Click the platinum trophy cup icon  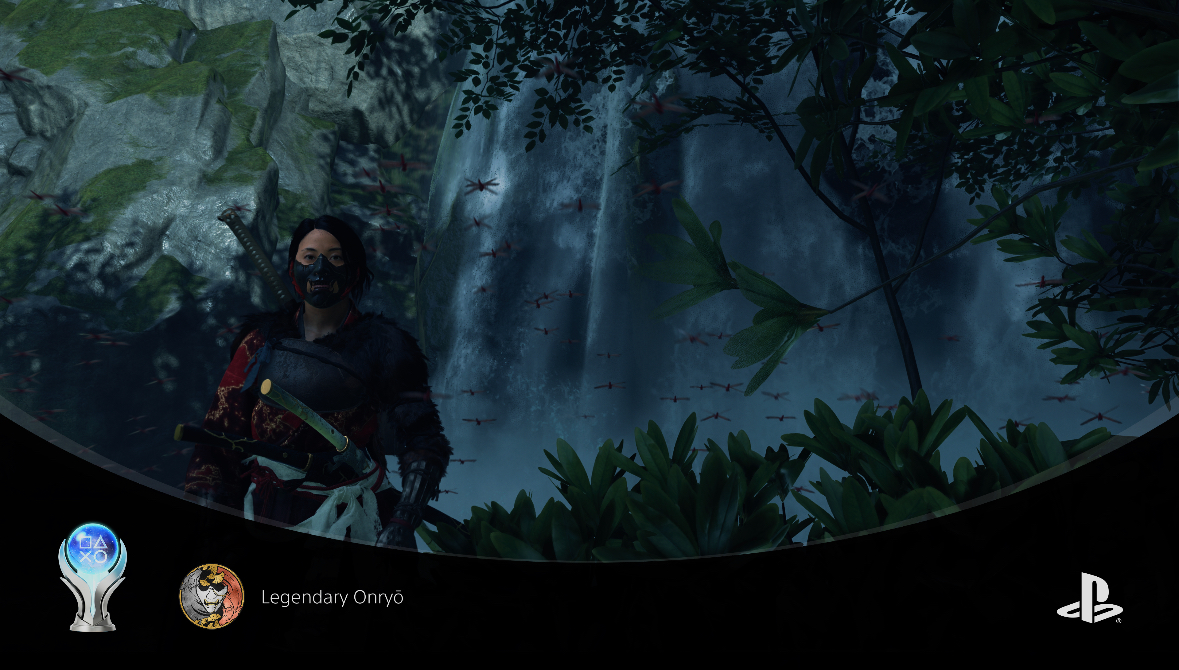click(x=93, y=576)
